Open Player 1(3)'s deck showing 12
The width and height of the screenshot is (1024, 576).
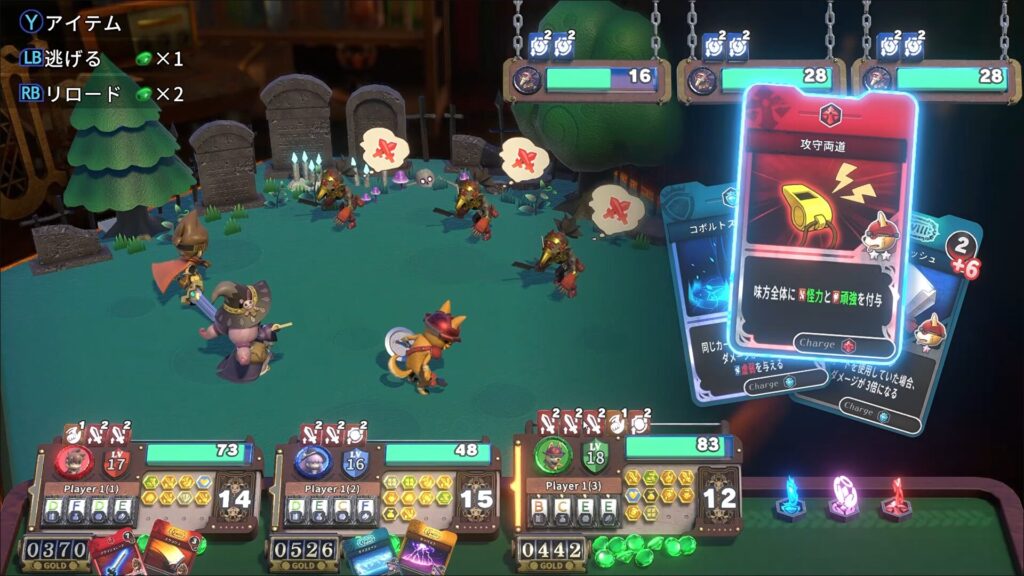coord(718,495)
